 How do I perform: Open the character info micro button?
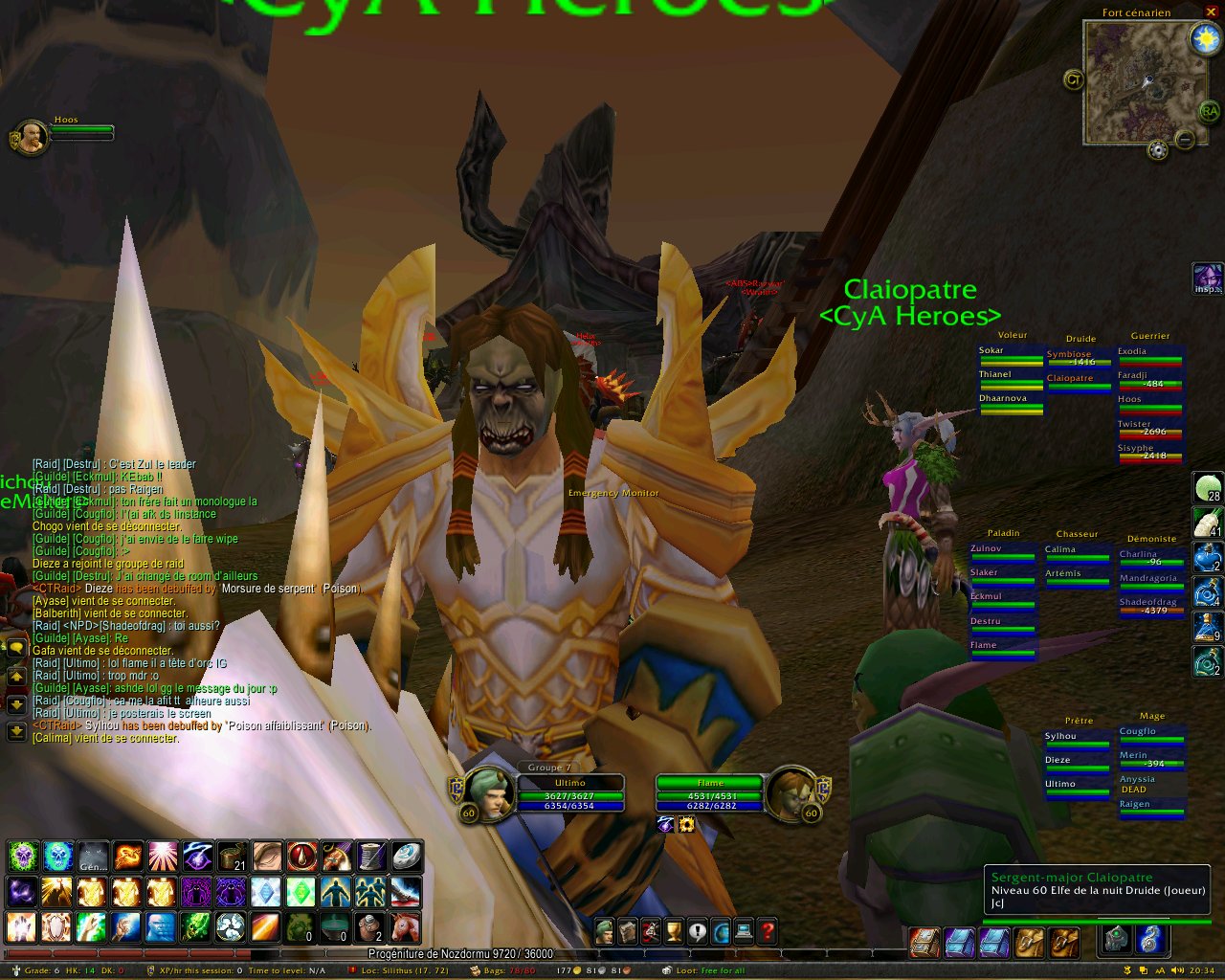tap(604, 930)
